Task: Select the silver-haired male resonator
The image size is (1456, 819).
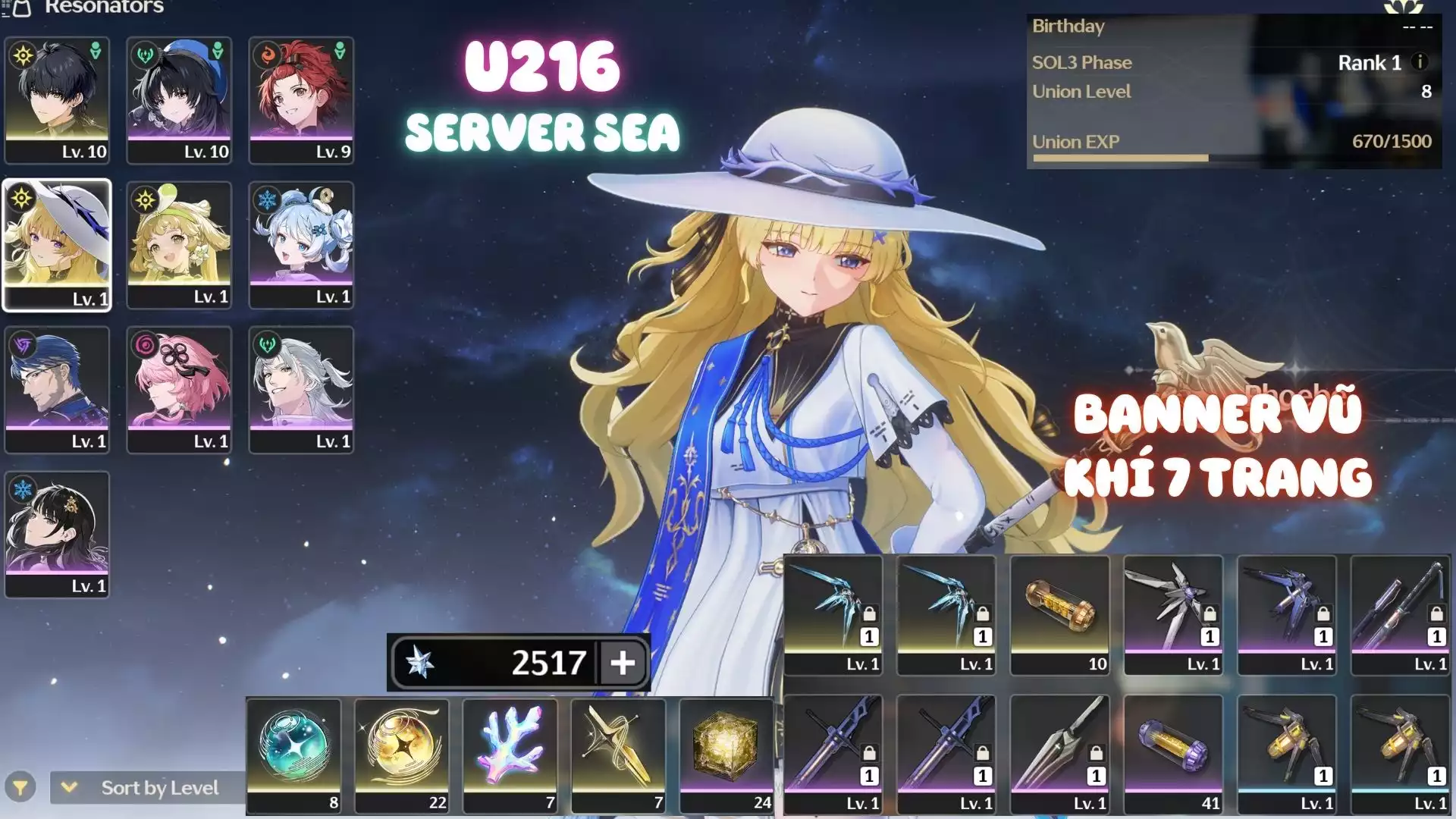Action: [x=301, y=390]
